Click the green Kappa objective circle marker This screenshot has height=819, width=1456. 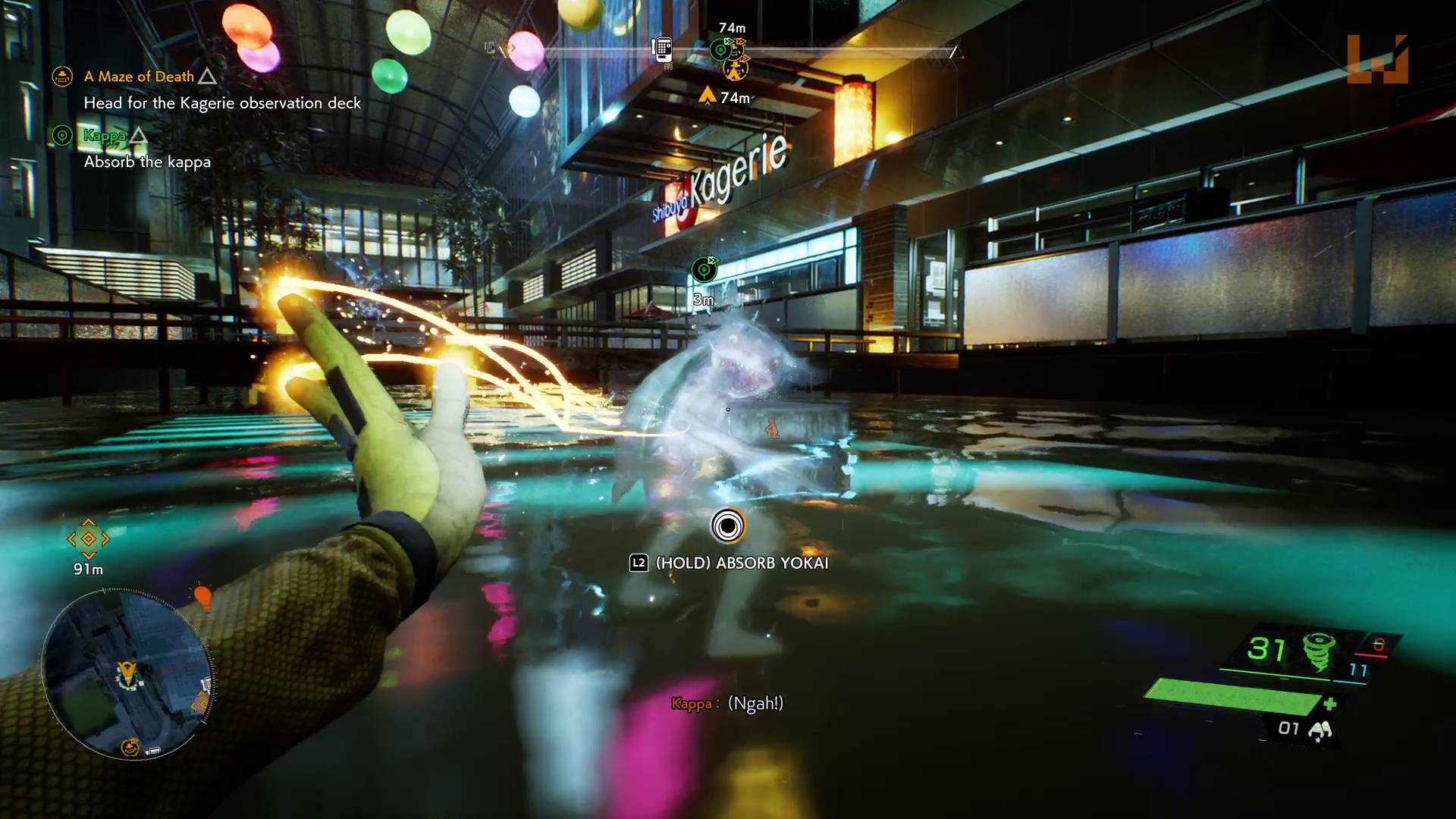pyautogui.click(x=62, y=136)
